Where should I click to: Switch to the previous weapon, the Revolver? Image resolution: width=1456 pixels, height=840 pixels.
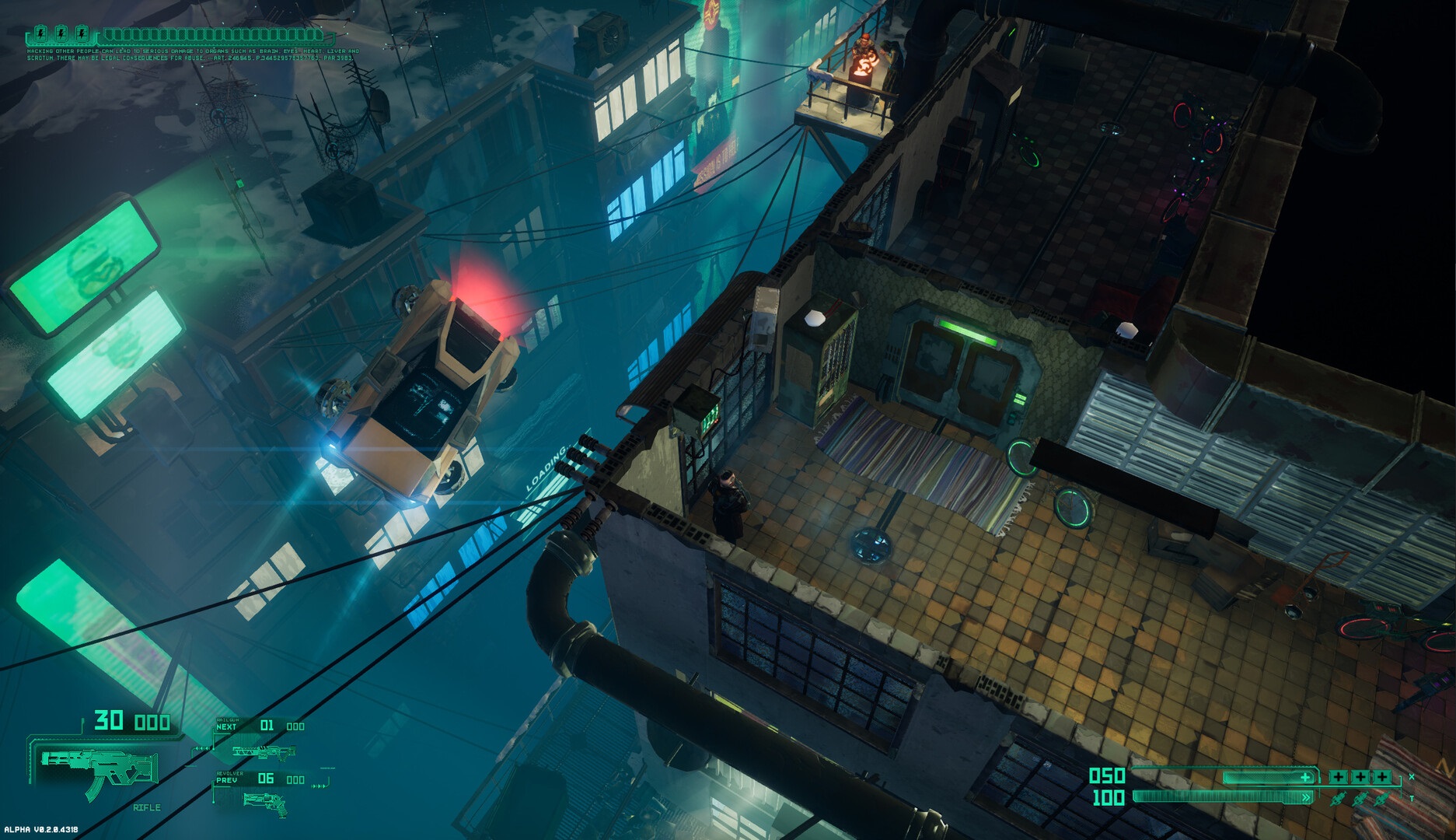[x=265, y=802]
